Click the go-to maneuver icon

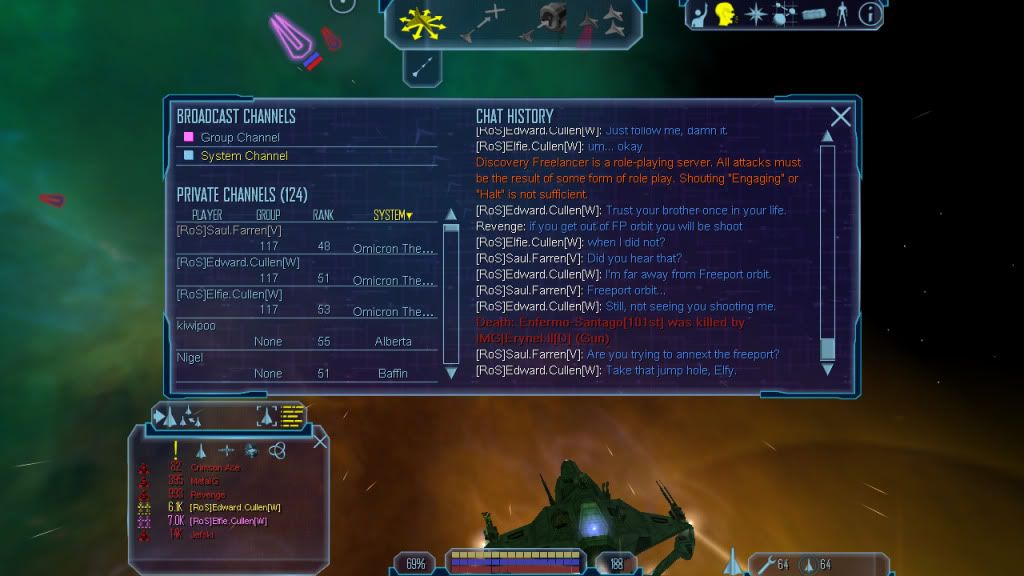(482, 22)
